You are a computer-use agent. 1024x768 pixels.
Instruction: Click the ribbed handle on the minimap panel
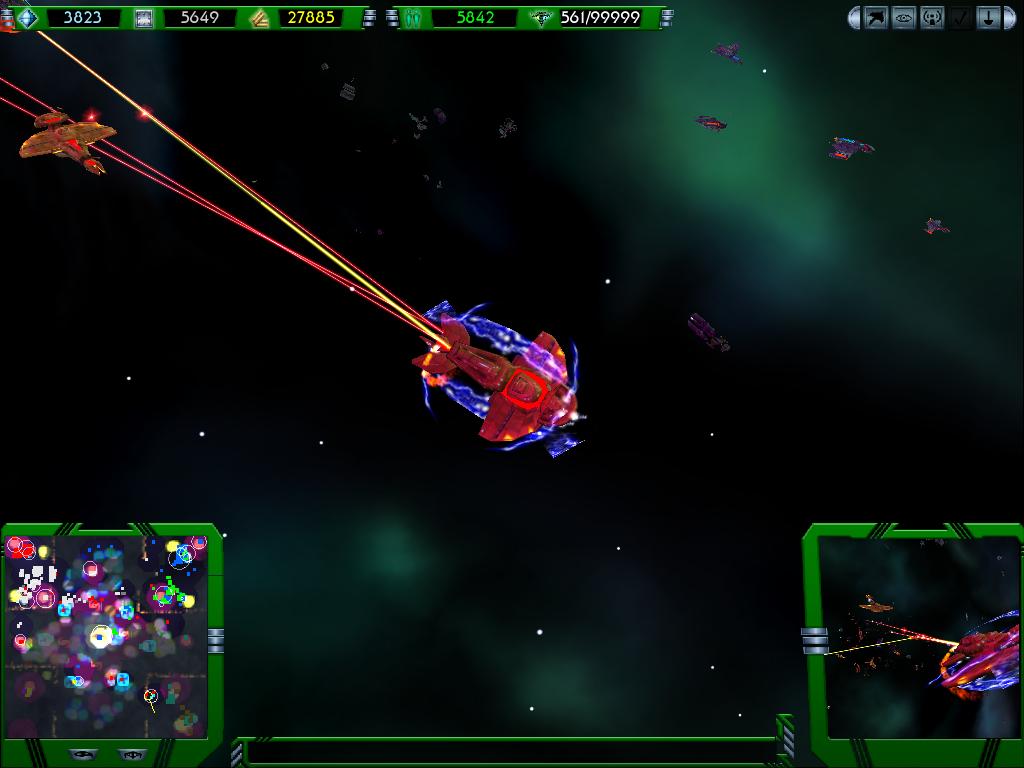(x=215, y=640)
